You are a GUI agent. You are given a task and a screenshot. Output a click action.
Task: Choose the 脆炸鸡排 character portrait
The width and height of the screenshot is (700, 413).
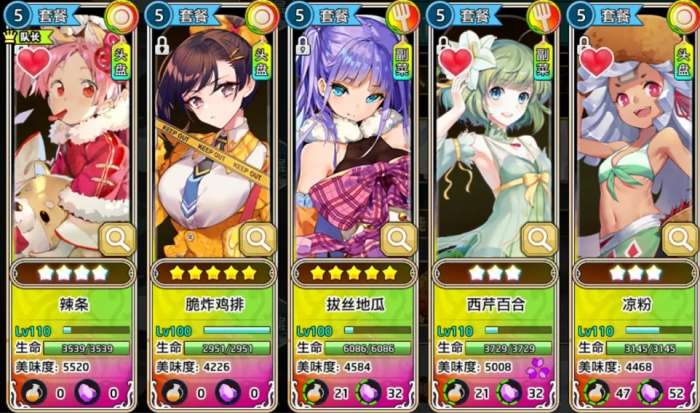[210, 150]
